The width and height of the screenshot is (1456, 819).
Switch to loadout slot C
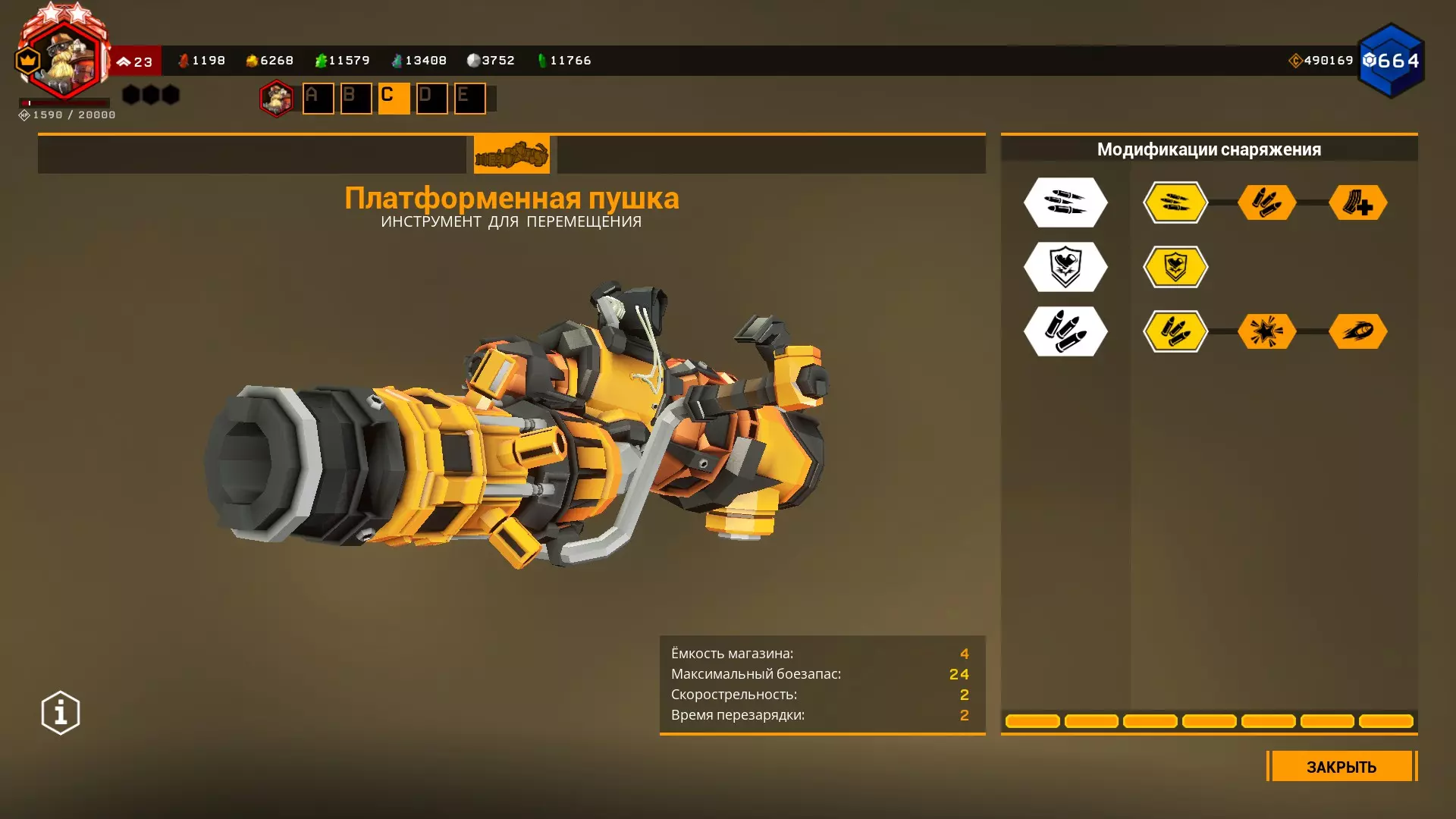pos(394,98)
